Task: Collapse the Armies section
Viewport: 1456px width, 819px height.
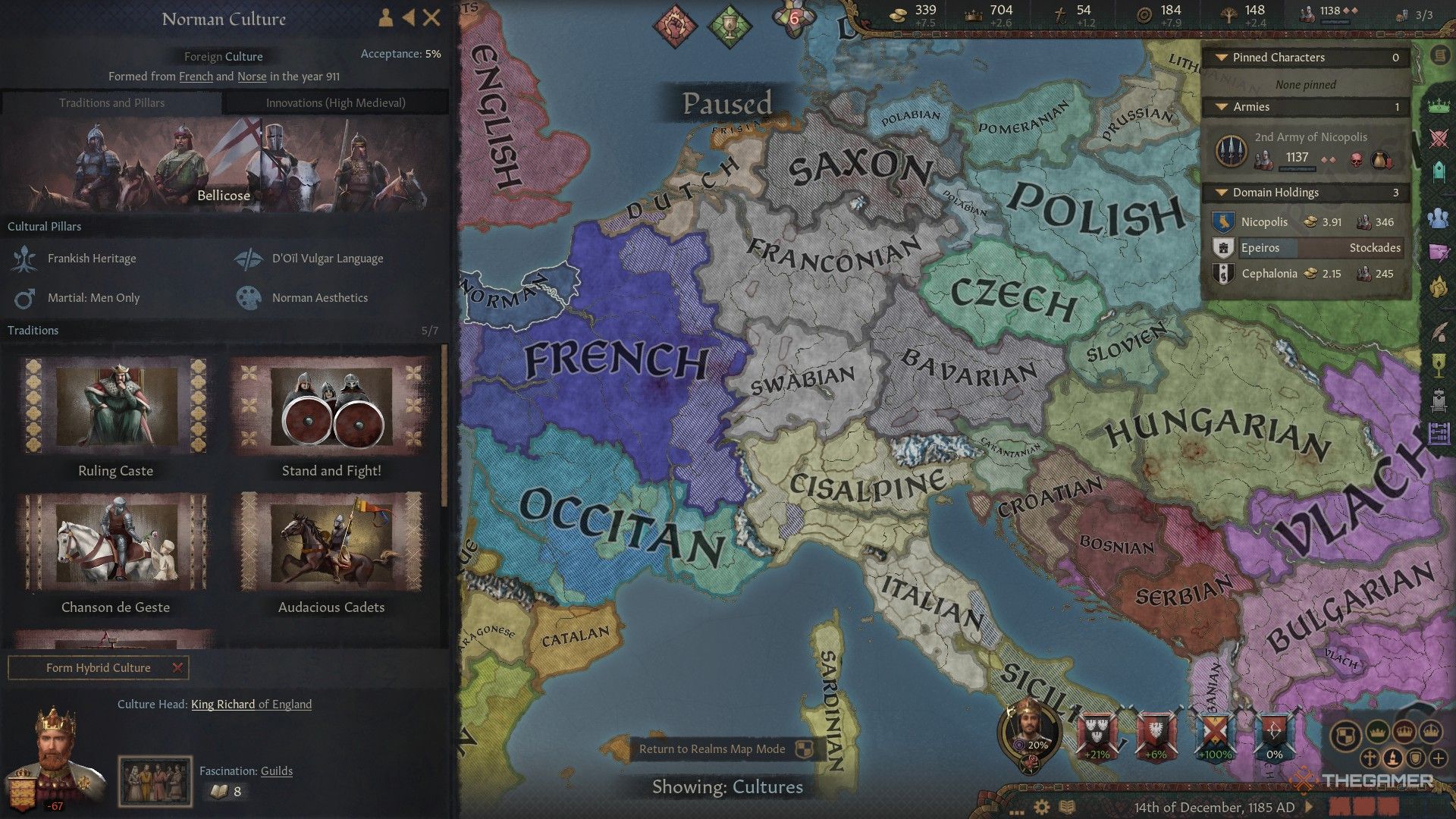Action: click(x=1222, y=107)
